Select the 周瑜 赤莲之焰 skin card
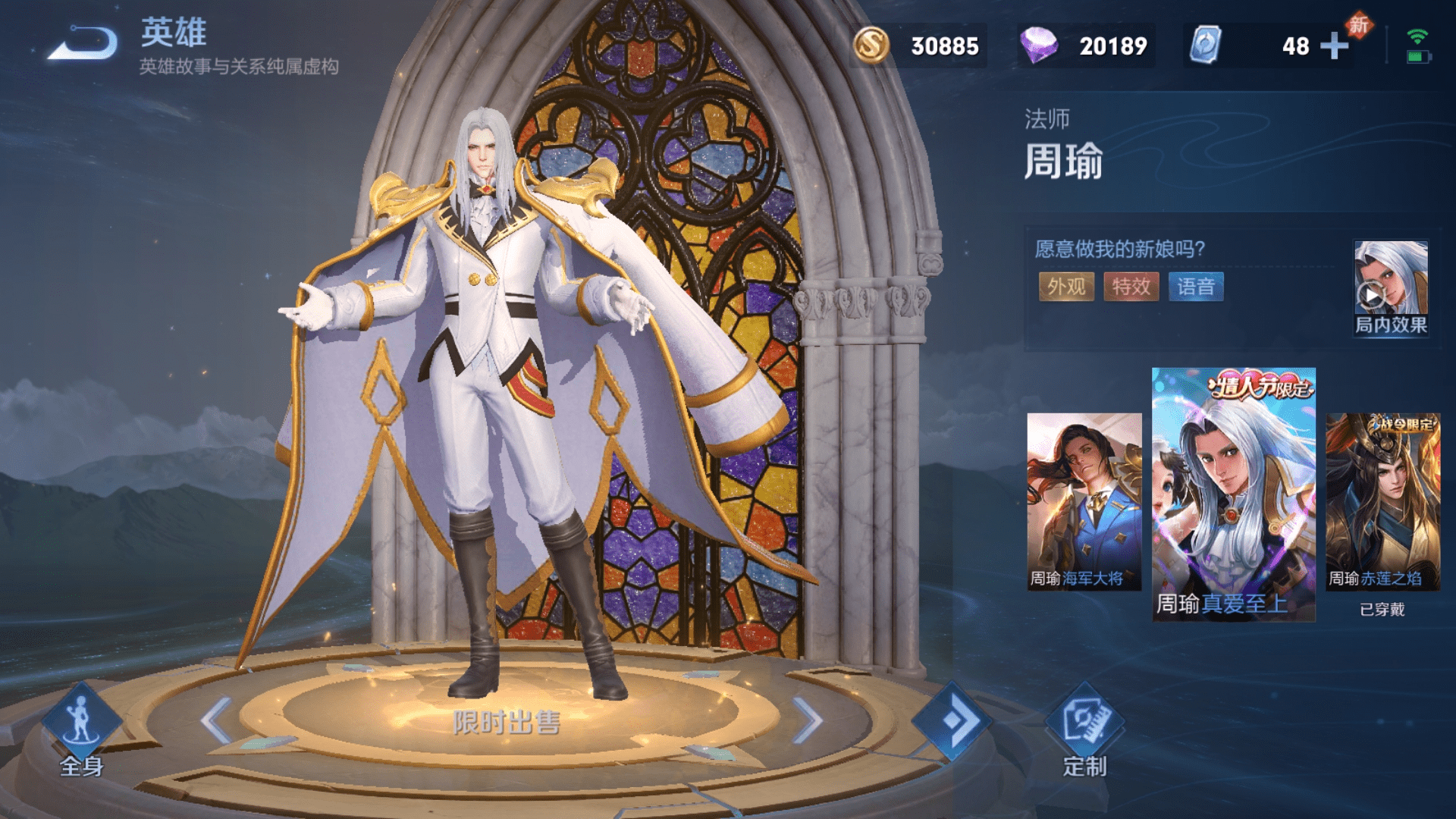This screenshot has height=819, width=1456. 1382,501
